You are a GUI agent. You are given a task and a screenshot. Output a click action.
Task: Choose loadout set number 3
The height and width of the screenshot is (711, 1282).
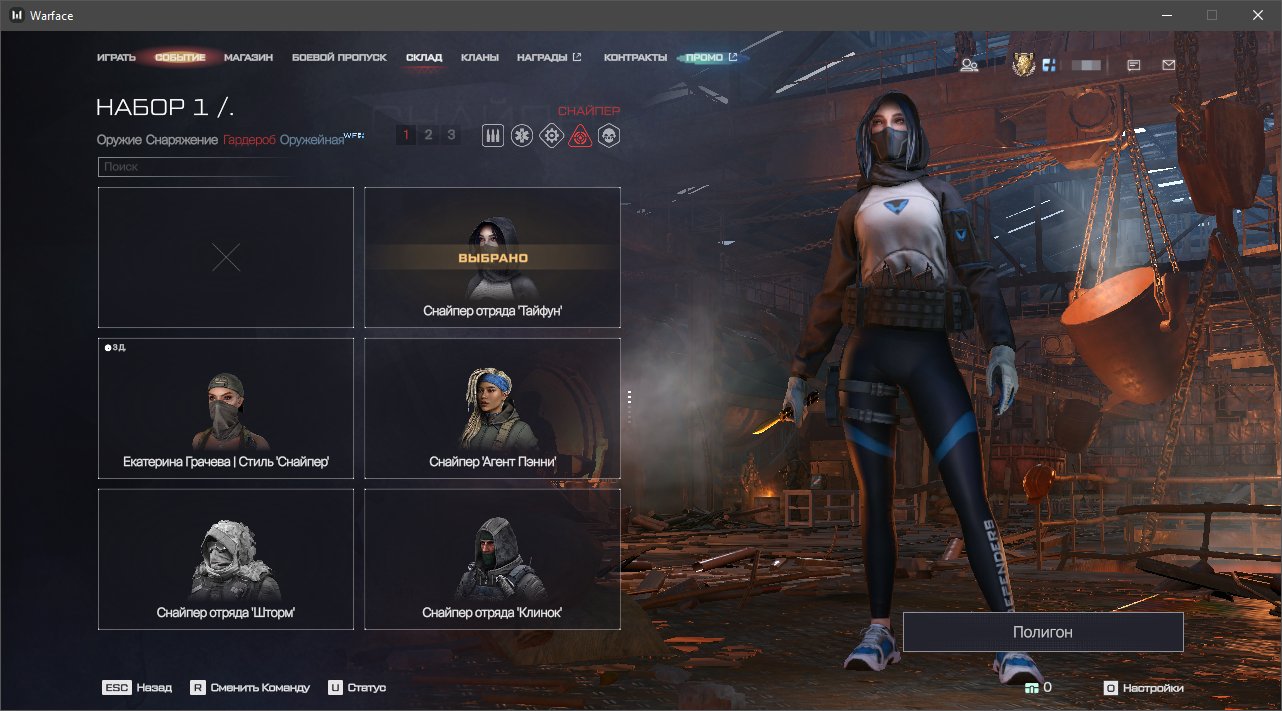coord(451,135)
